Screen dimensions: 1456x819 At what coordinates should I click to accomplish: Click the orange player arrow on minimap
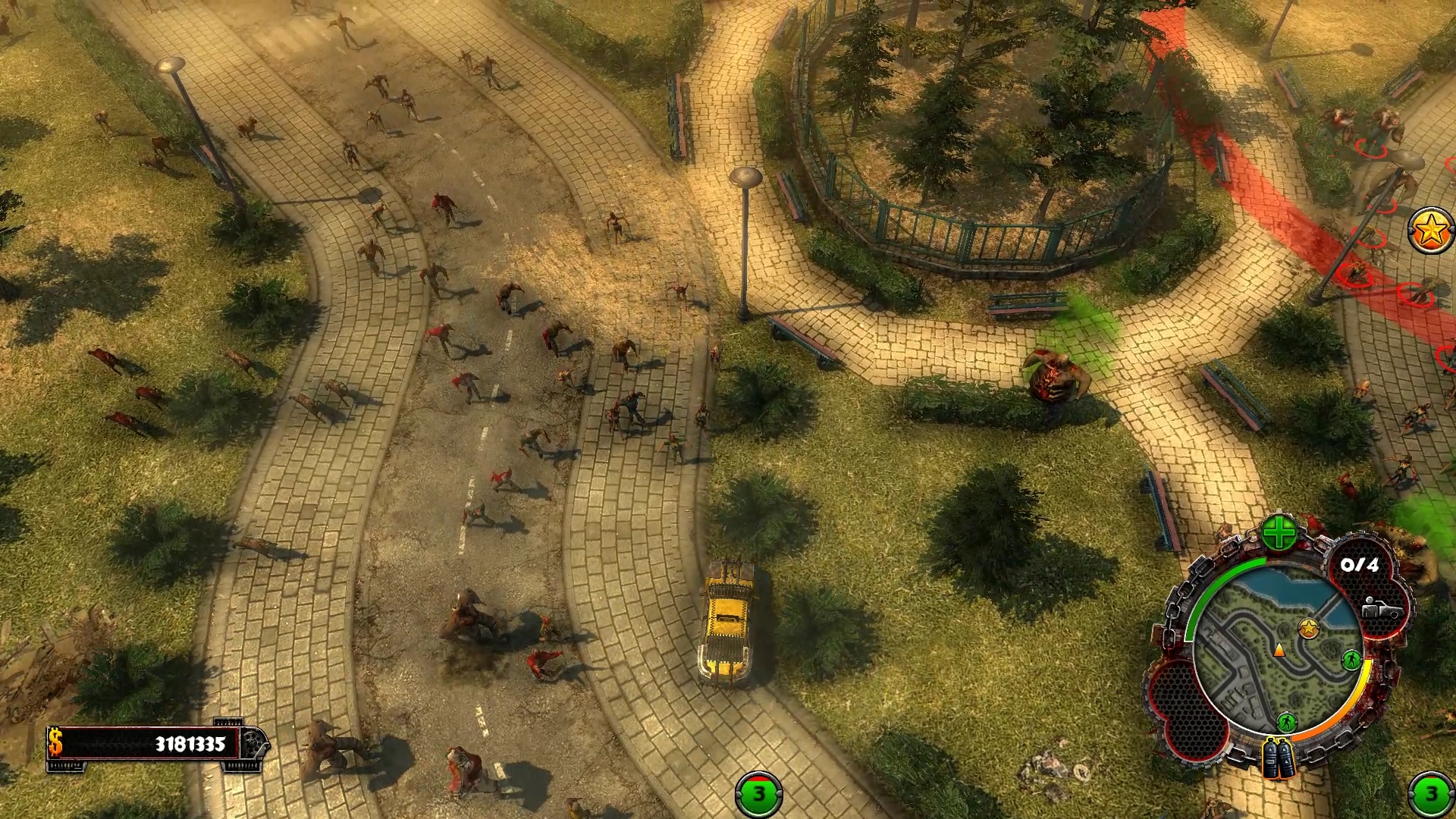1279,650
